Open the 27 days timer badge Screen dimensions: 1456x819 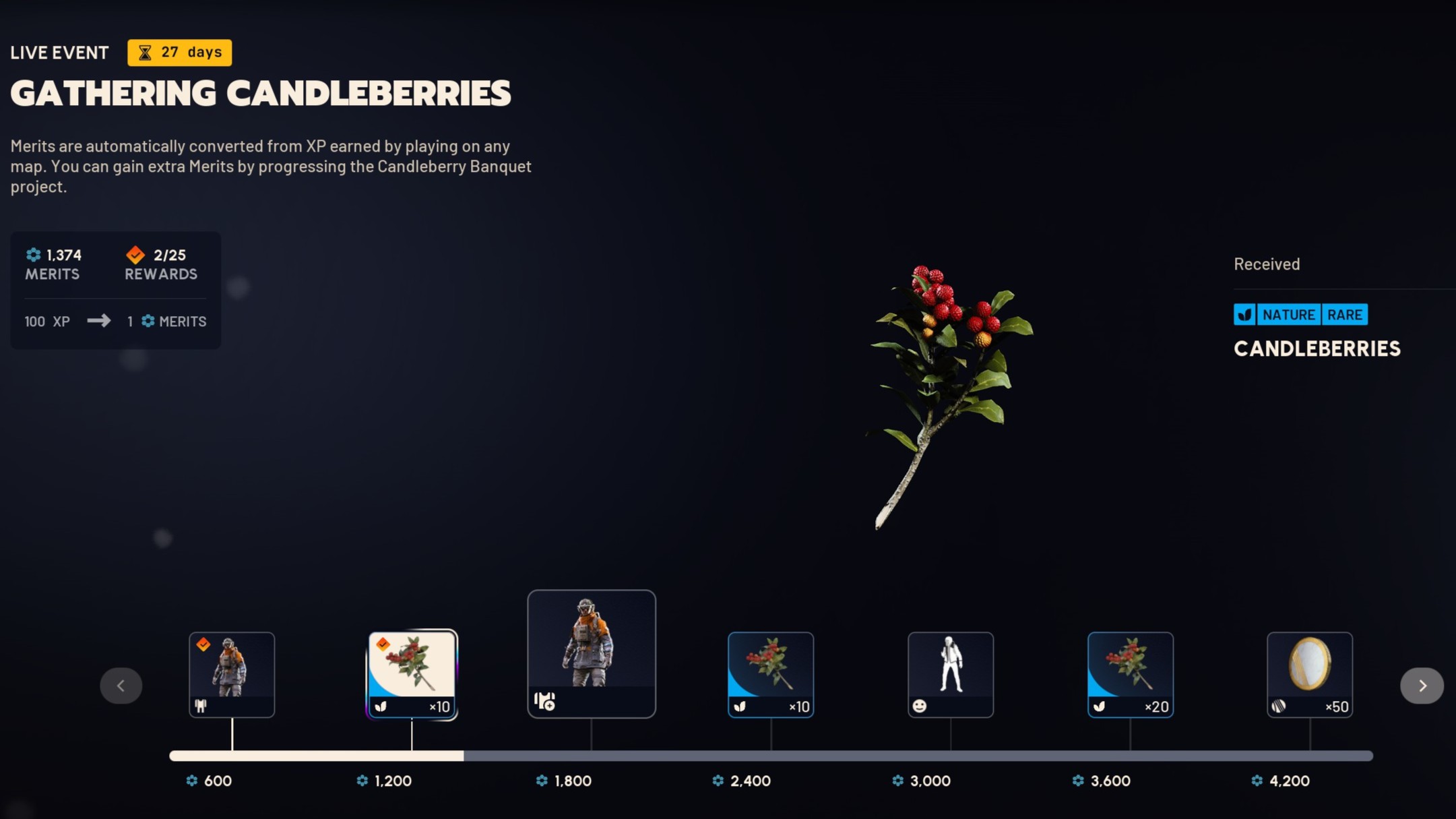click(x=180, y=51)
